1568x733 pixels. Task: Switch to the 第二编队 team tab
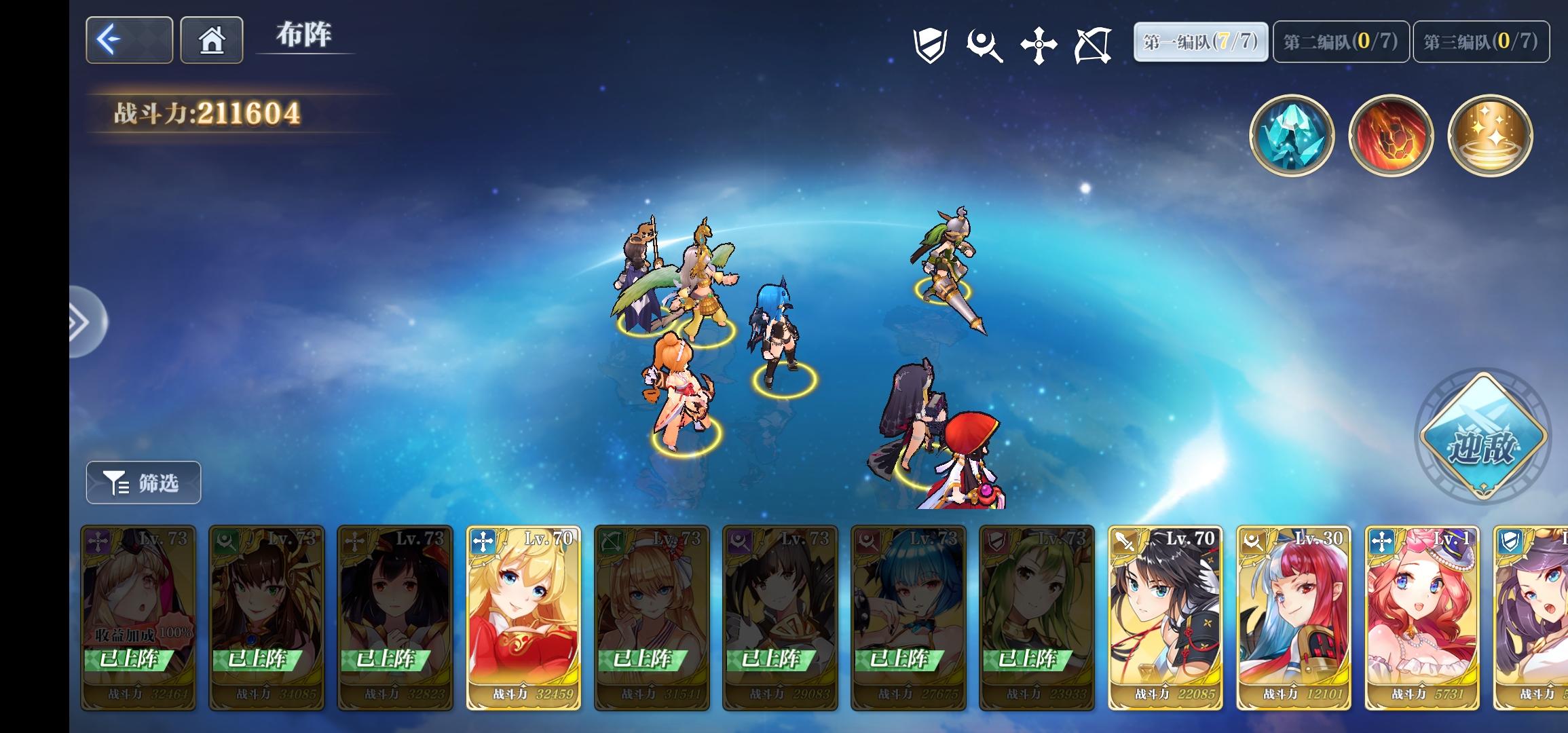coord(1340,41)
